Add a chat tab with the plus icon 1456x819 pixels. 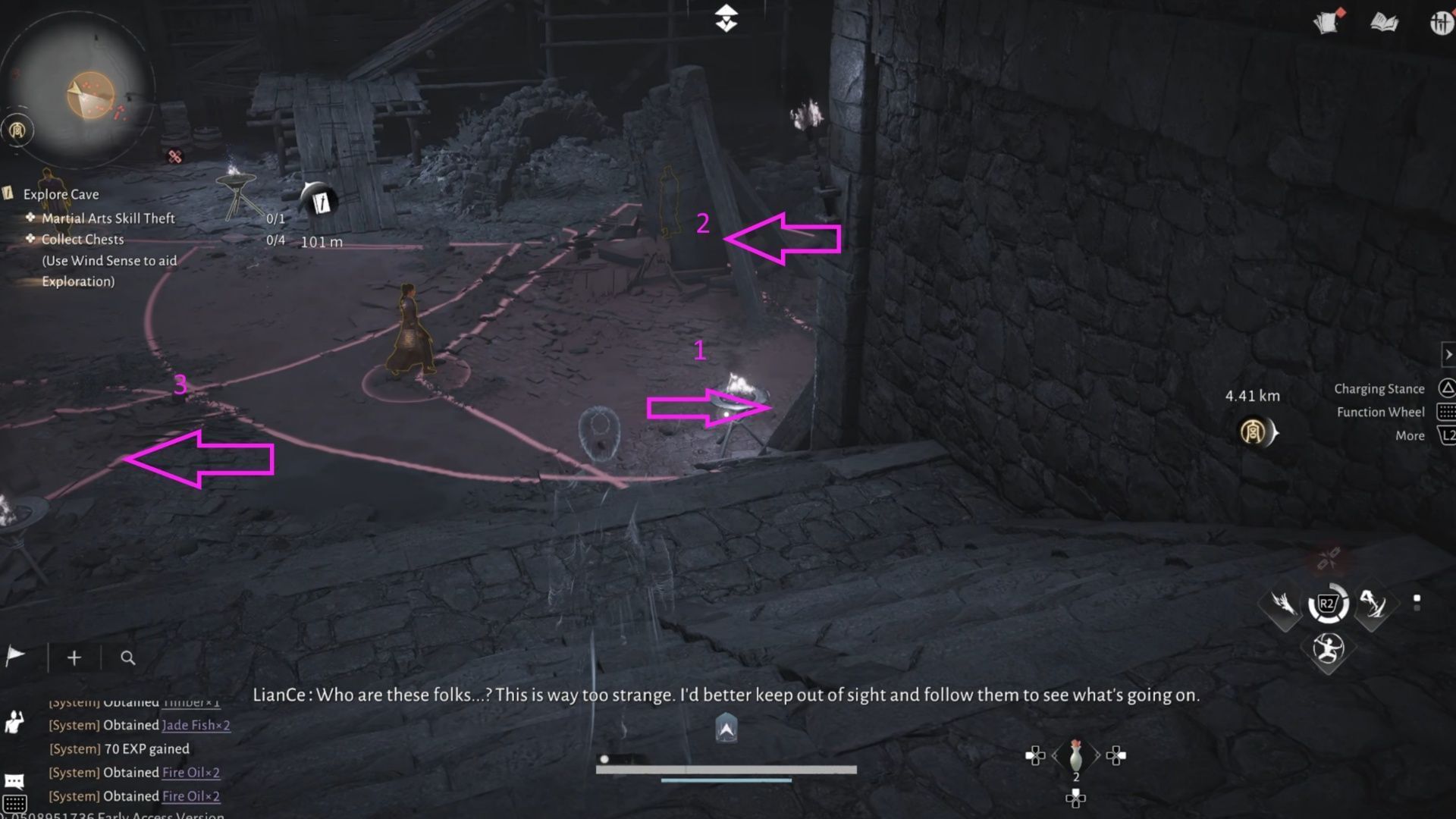tap(74, 657)
